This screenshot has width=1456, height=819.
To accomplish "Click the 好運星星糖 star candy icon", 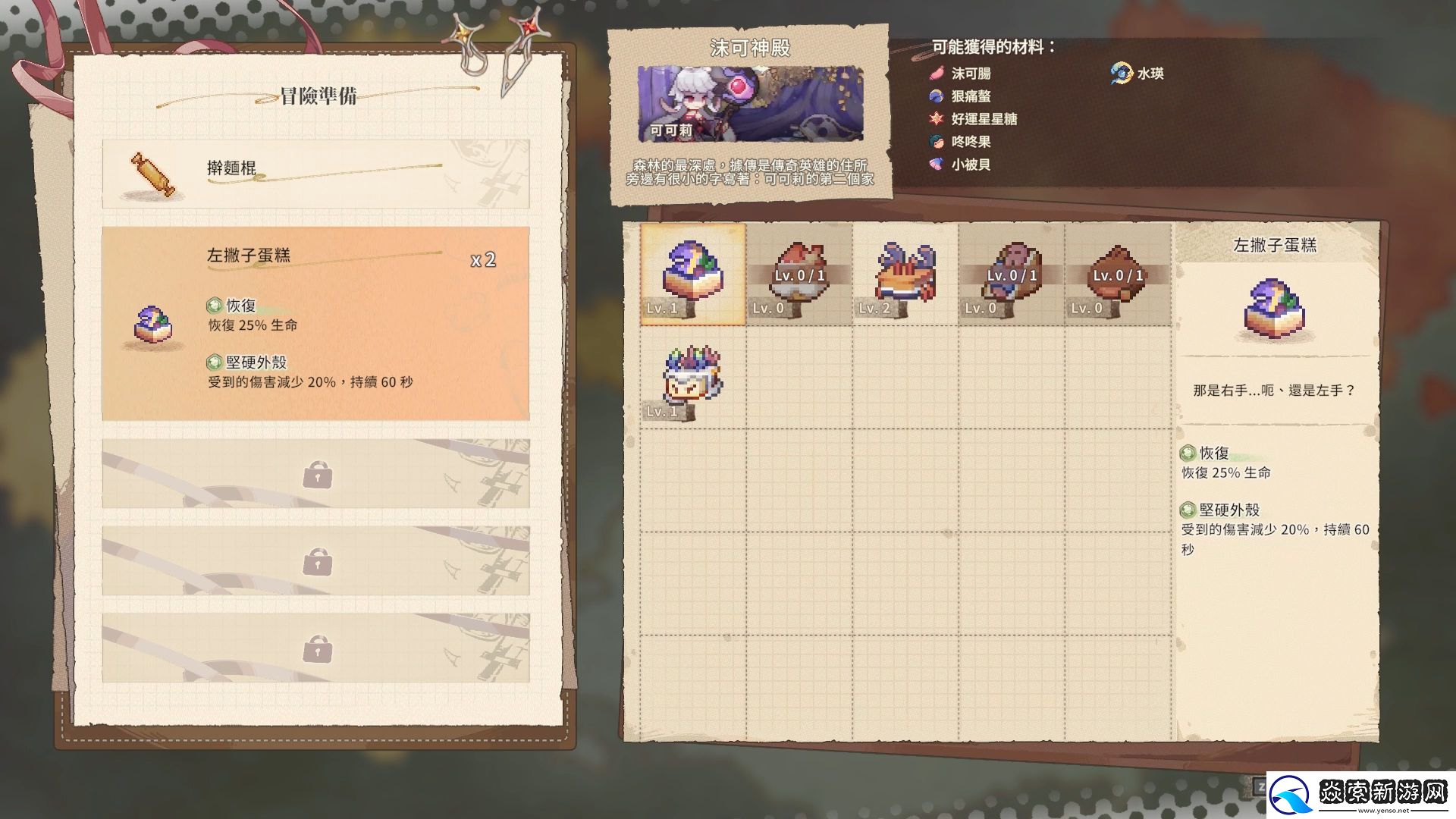I will (936, 119).
